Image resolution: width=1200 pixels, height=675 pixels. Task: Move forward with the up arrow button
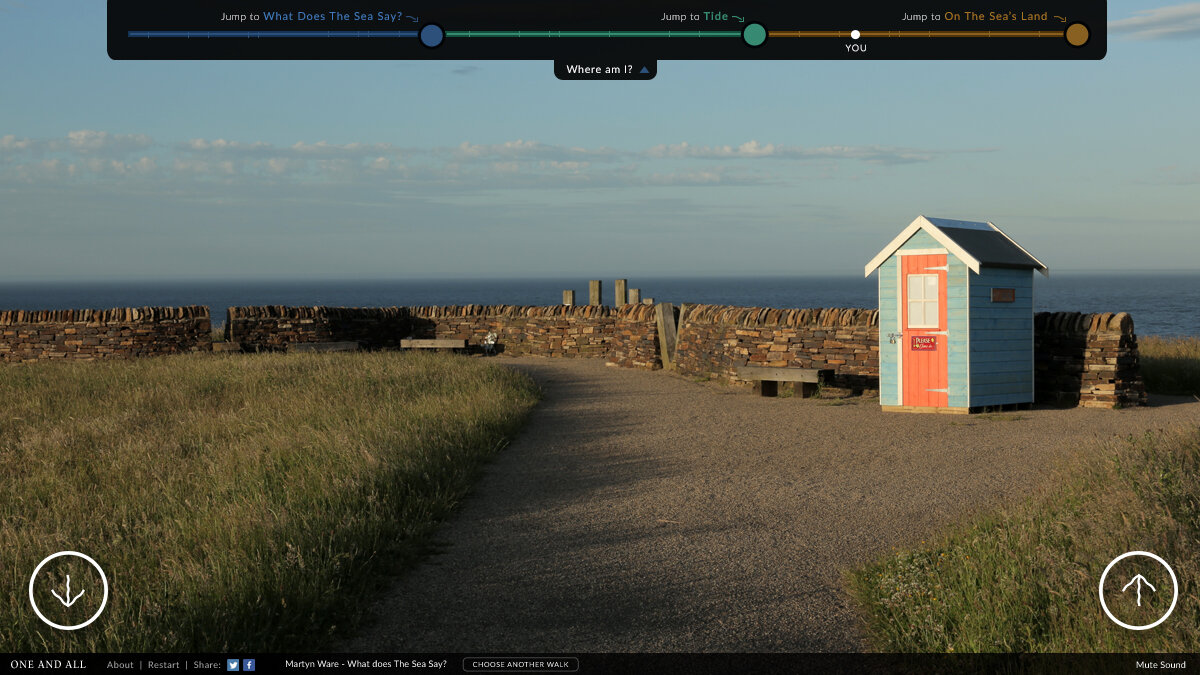tap(1138, 590)
